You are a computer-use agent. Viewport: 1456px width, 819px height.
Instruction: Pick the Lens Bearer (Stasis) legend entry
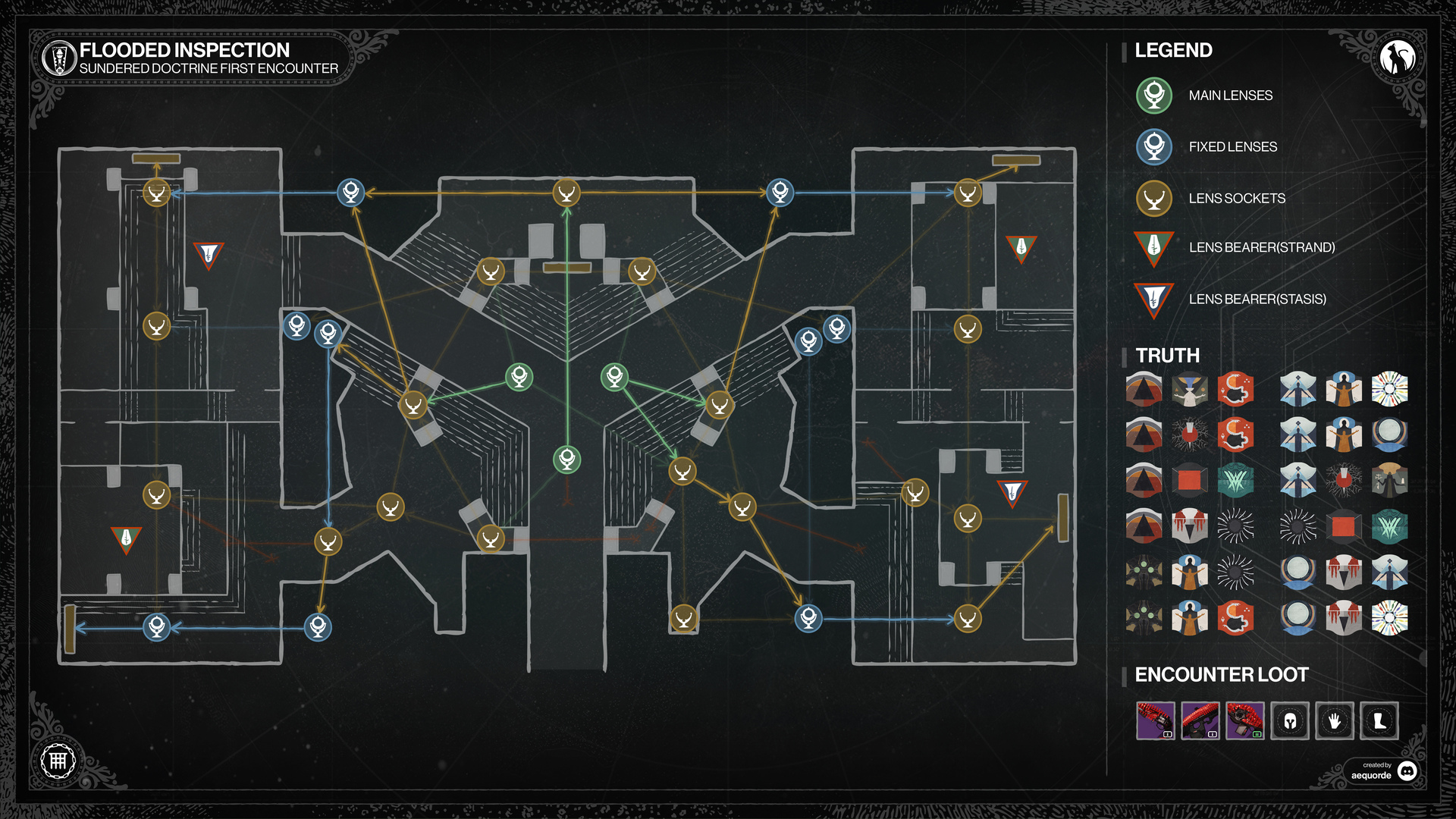(1154, 299)
